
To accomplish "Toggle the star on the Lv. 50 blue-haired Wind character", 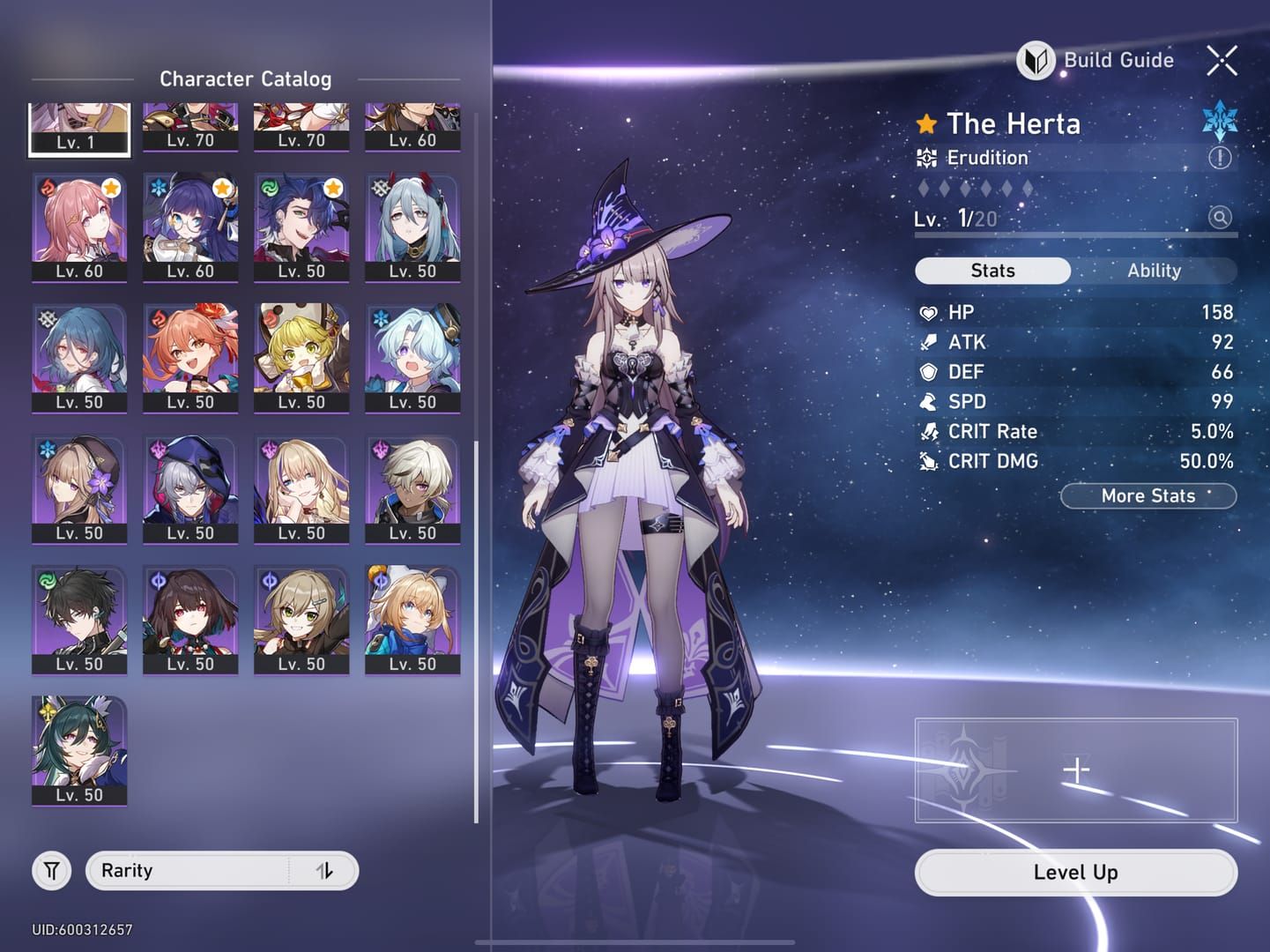I will 334,186.
